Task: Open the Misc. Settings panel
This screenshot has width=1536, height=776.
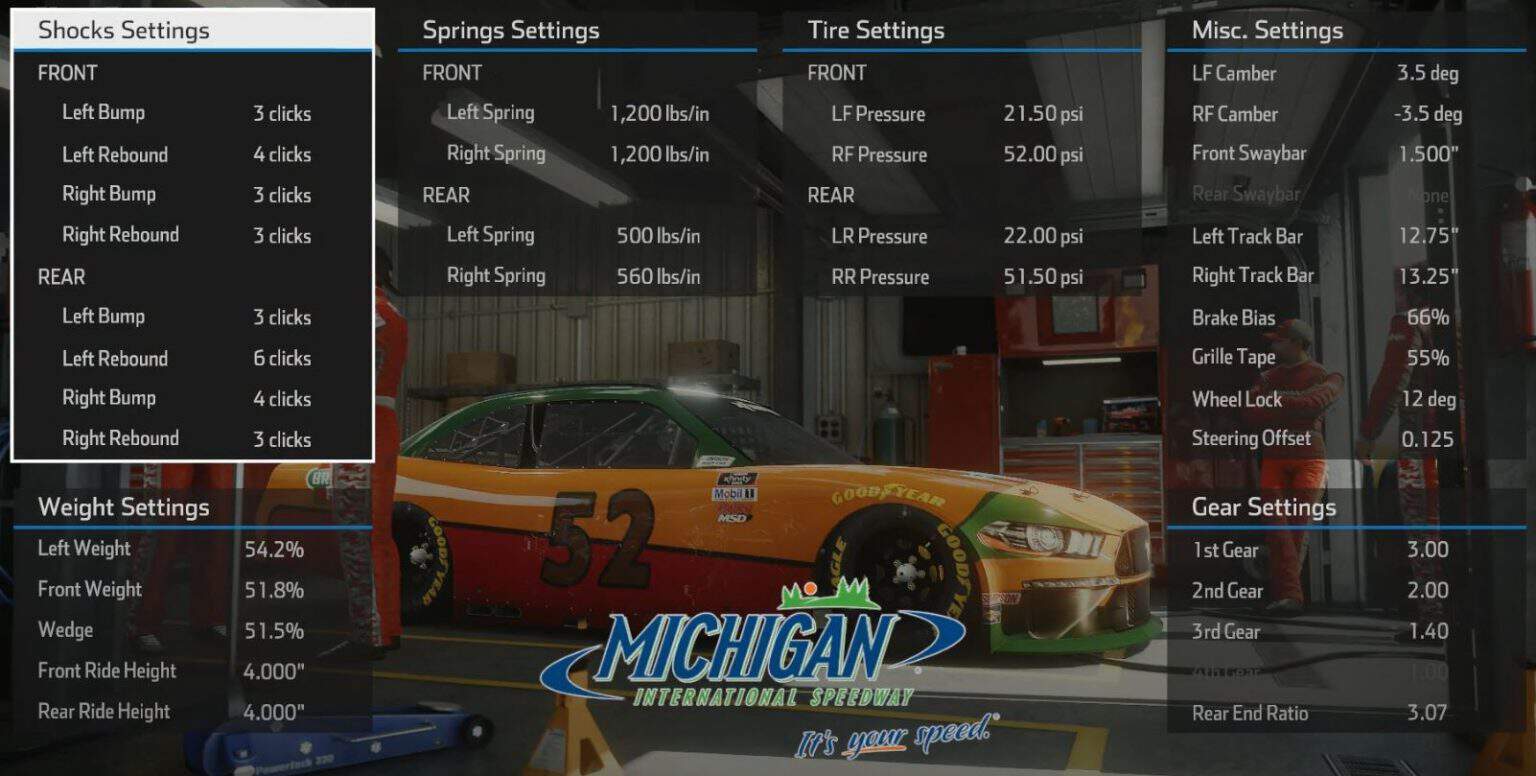Action: point(1268,30)
